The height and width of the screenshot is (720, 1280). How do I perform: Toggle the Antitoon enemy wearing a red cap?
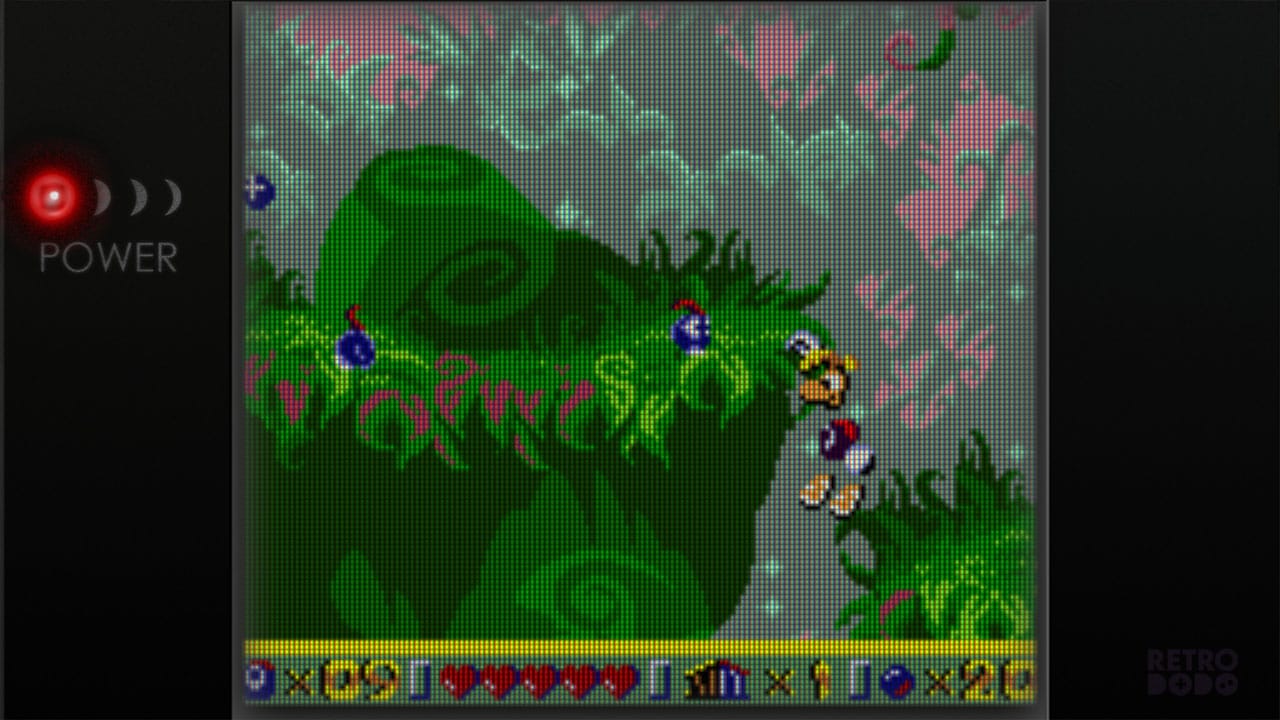click(352, 348)
